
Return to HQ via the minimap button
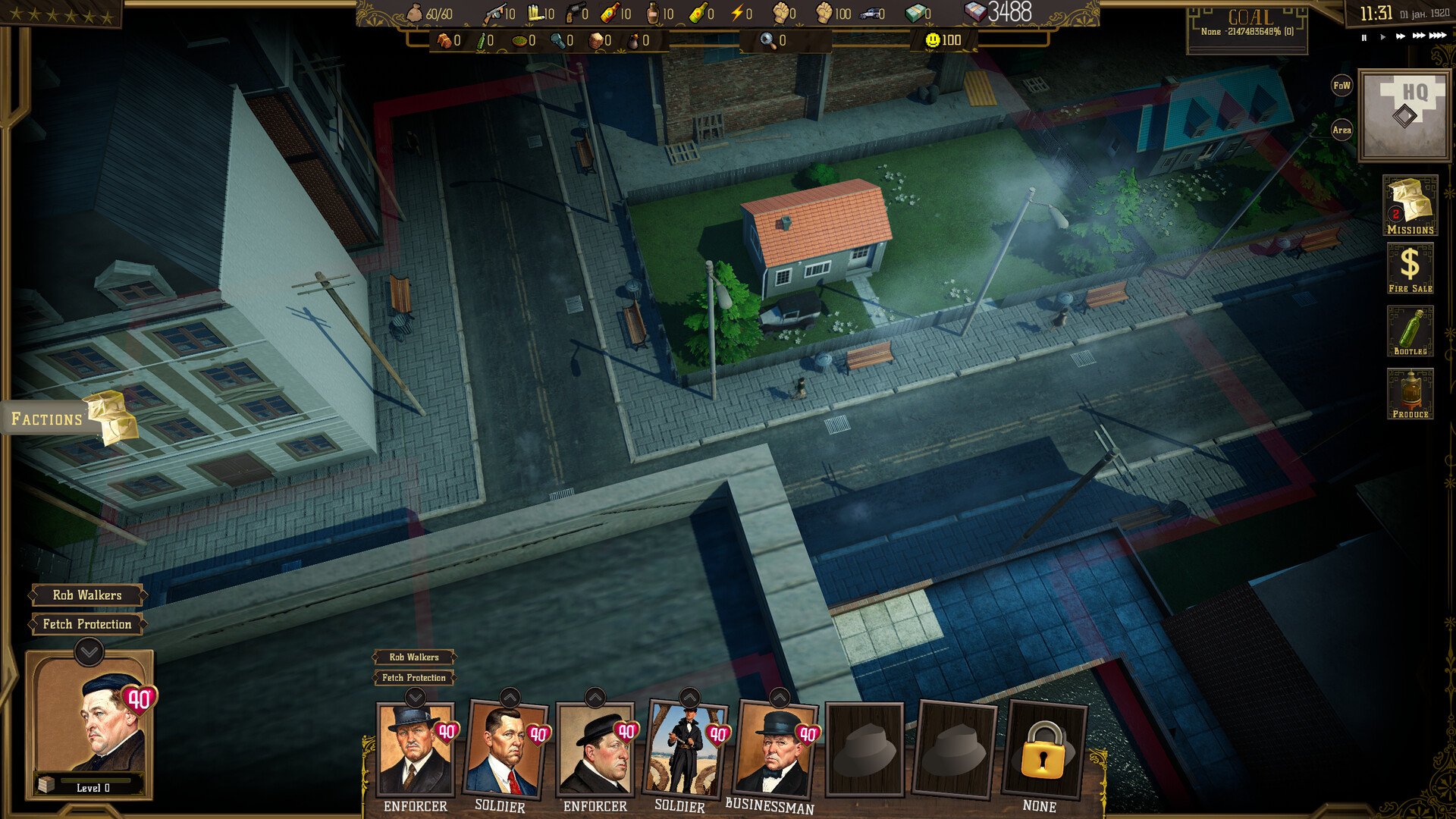click(x=1405, y=110)
